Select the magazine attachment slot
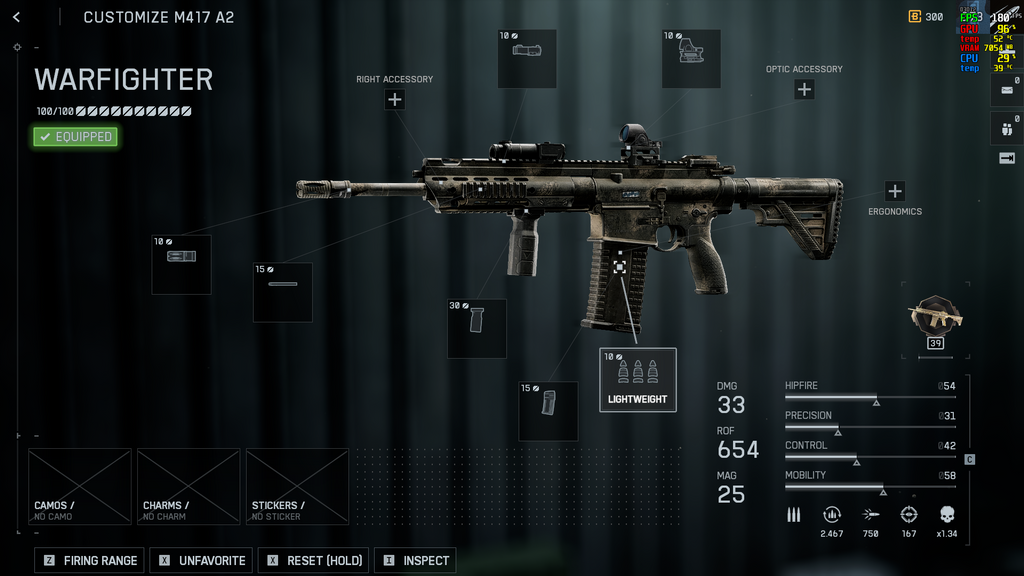The width and height of the screenshot is (1024, 576). 548,410
